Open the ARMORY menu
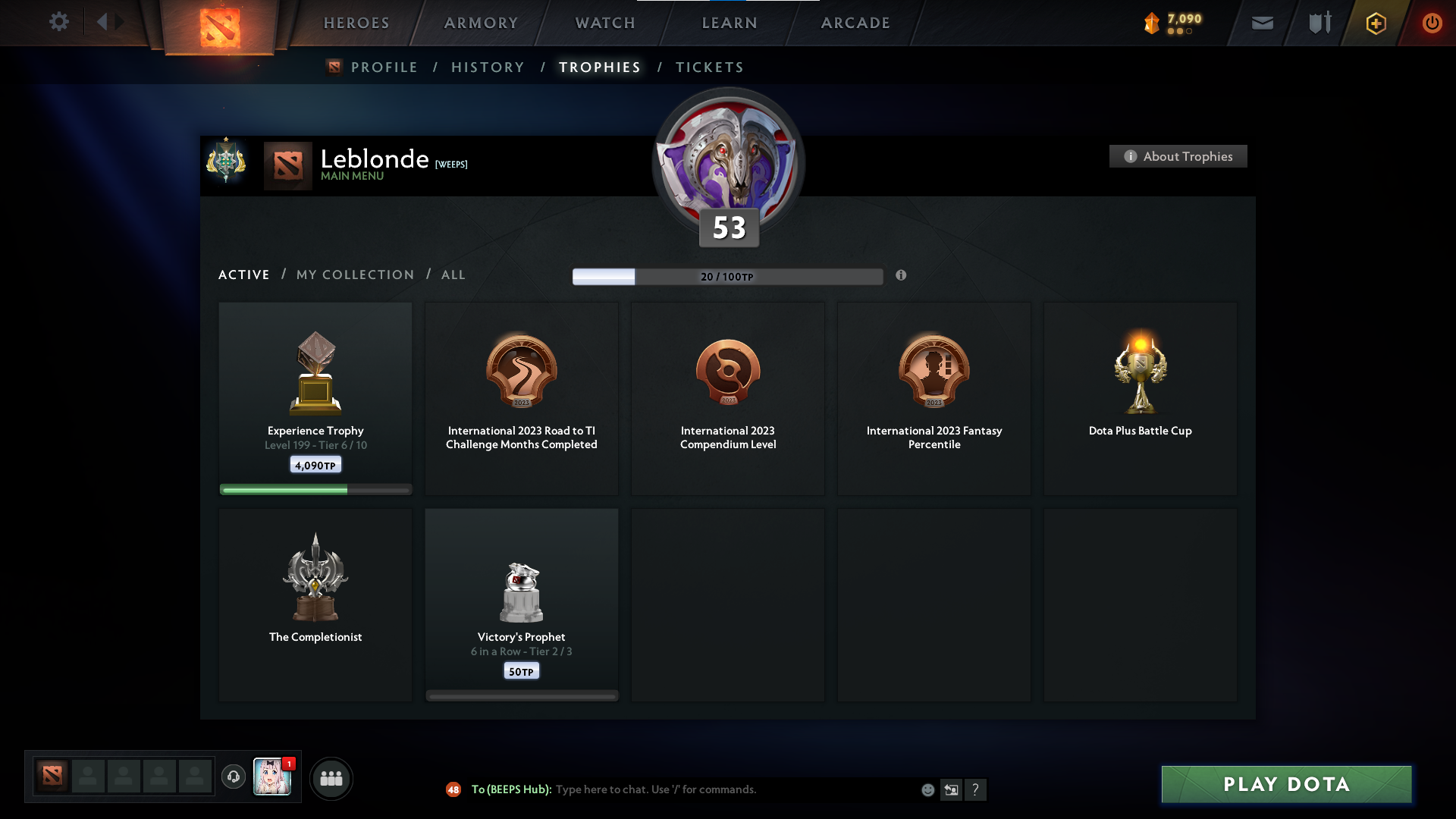This screenshot has width=1456, height=819. (480, 23)
